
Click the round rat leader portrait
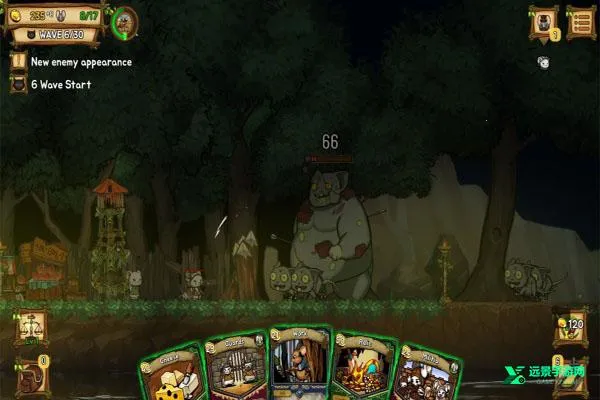tap(126, 20)
